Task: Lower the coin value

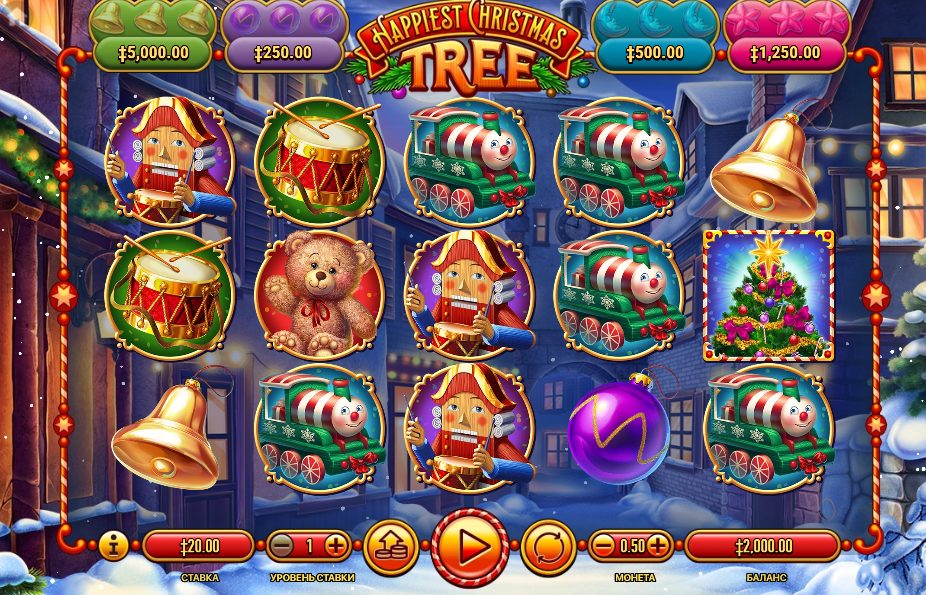Action: pyautogui.click(x=603, y=546)
